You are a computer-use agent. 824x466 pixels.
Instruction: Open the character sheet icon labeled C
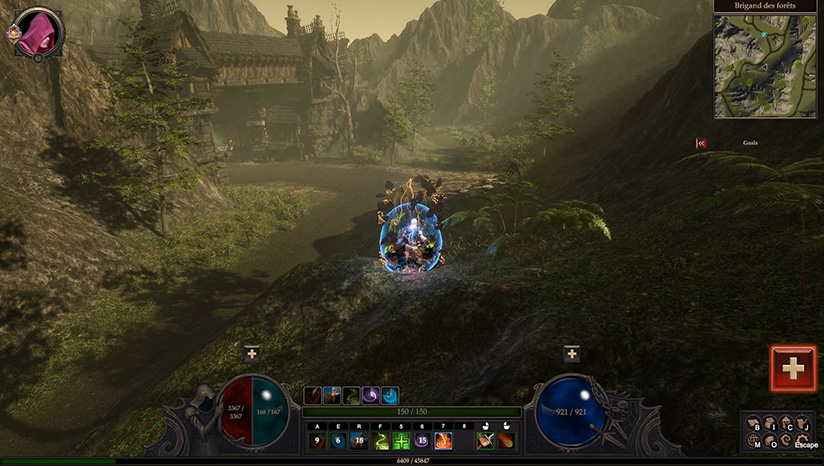787,425
